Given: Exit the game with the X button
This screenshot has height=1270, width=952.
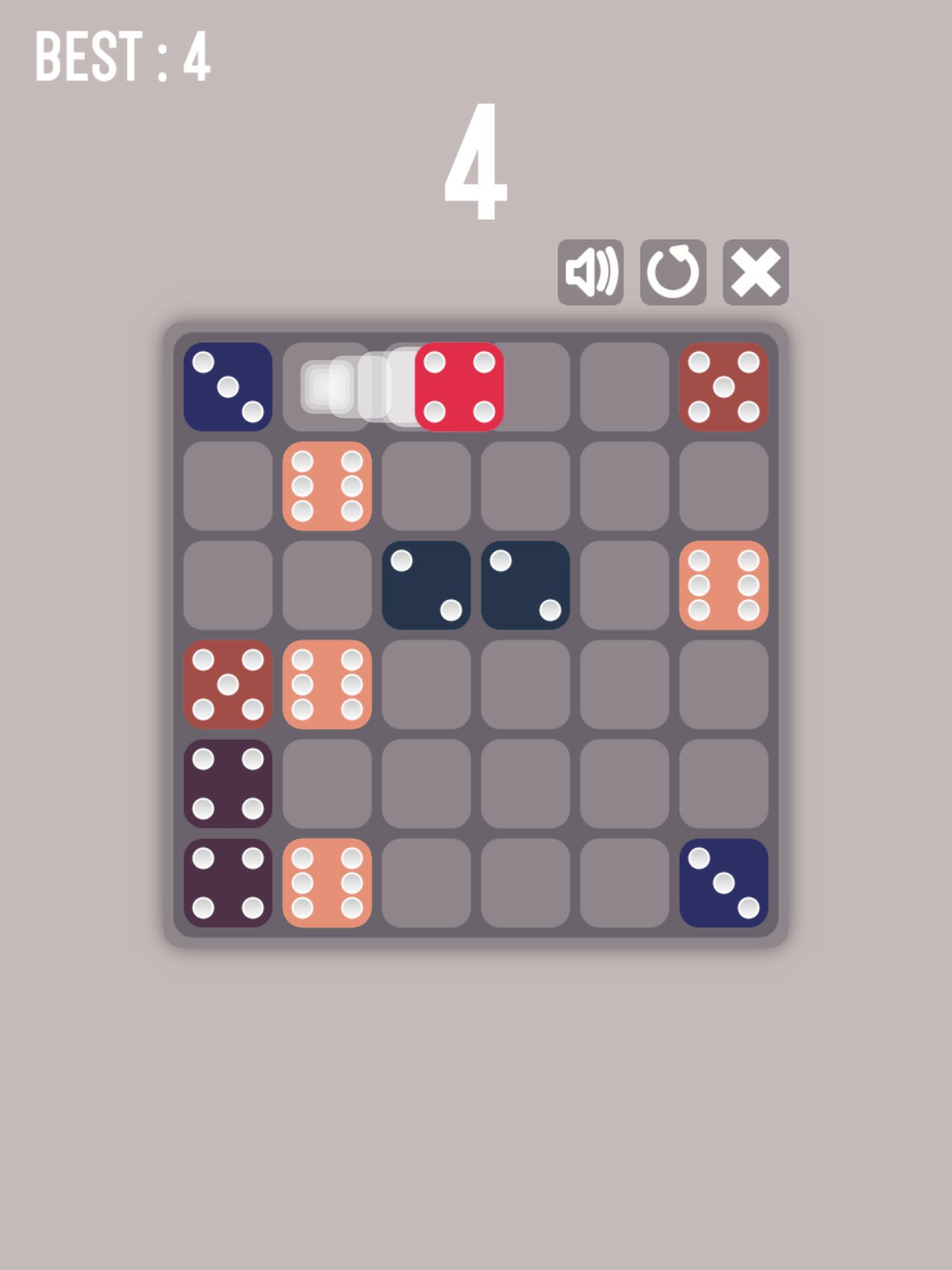Looking at the screenshot, I should tap(757, 272).
